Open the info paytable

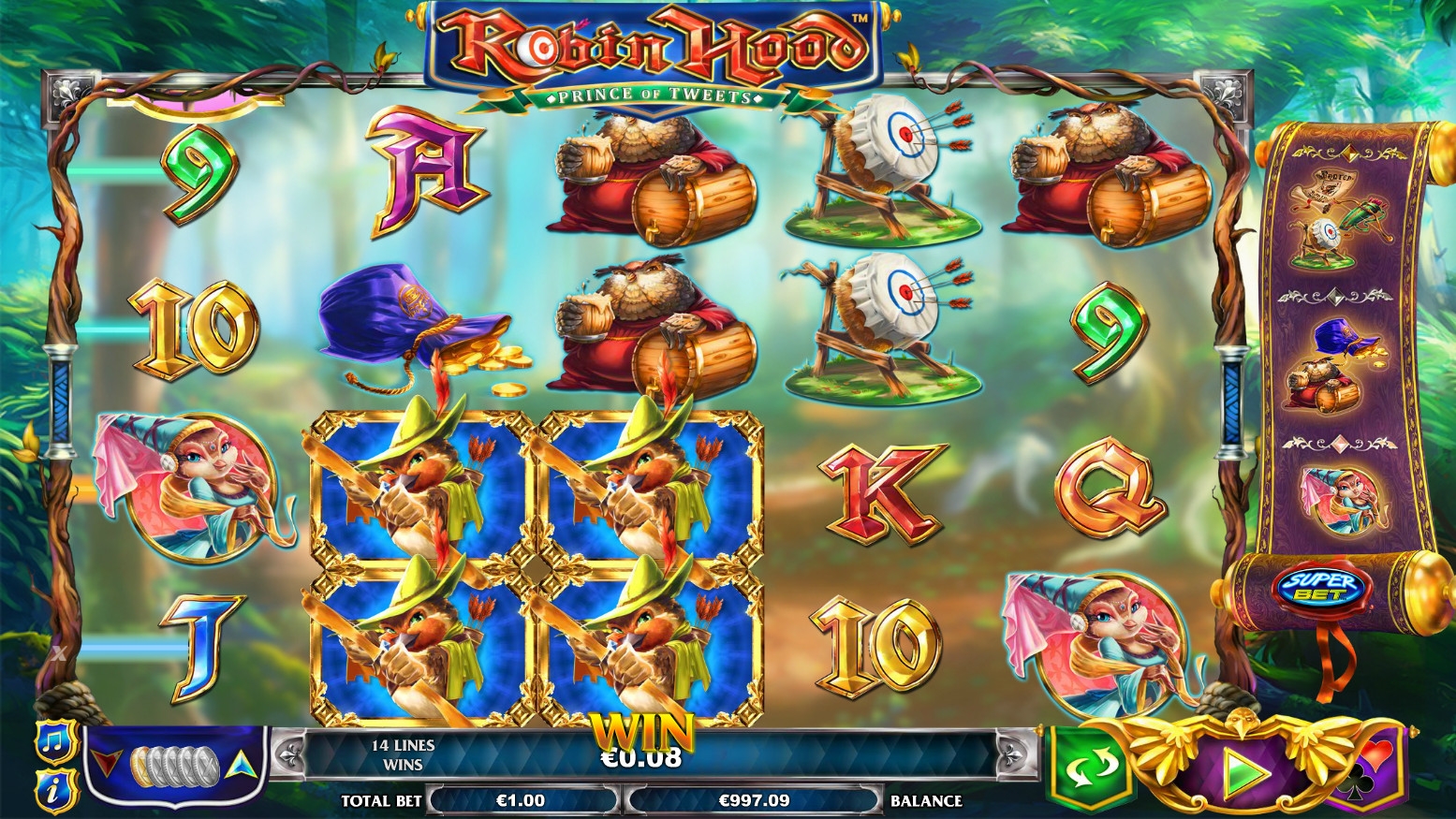point(54,791)
